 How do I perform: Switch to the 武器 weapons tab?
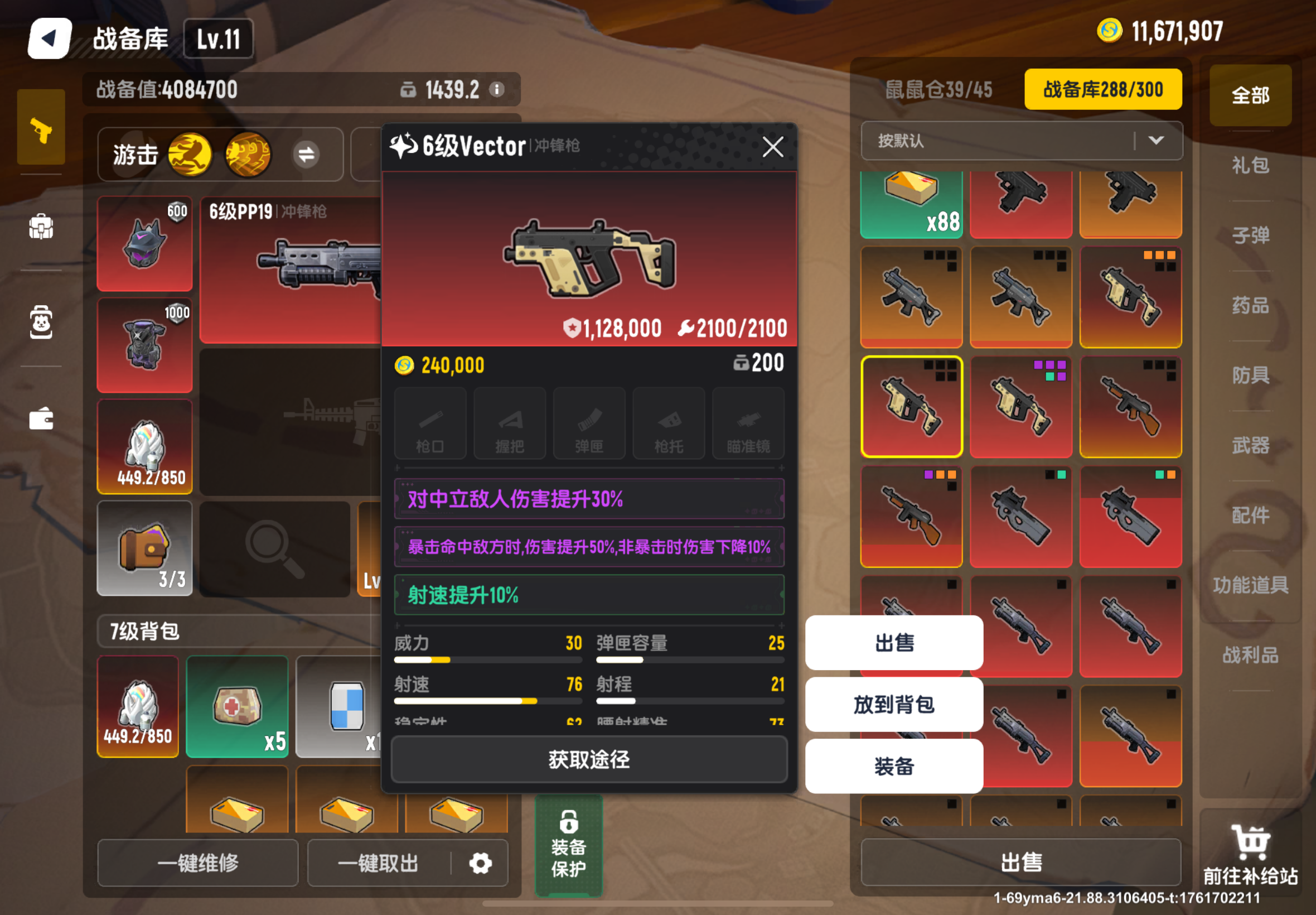(x=1250, y=445)
